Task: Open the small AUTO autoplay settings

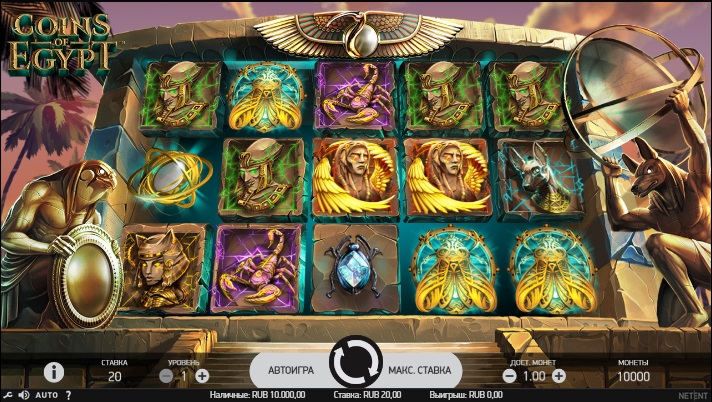Action: pos(46,395)
